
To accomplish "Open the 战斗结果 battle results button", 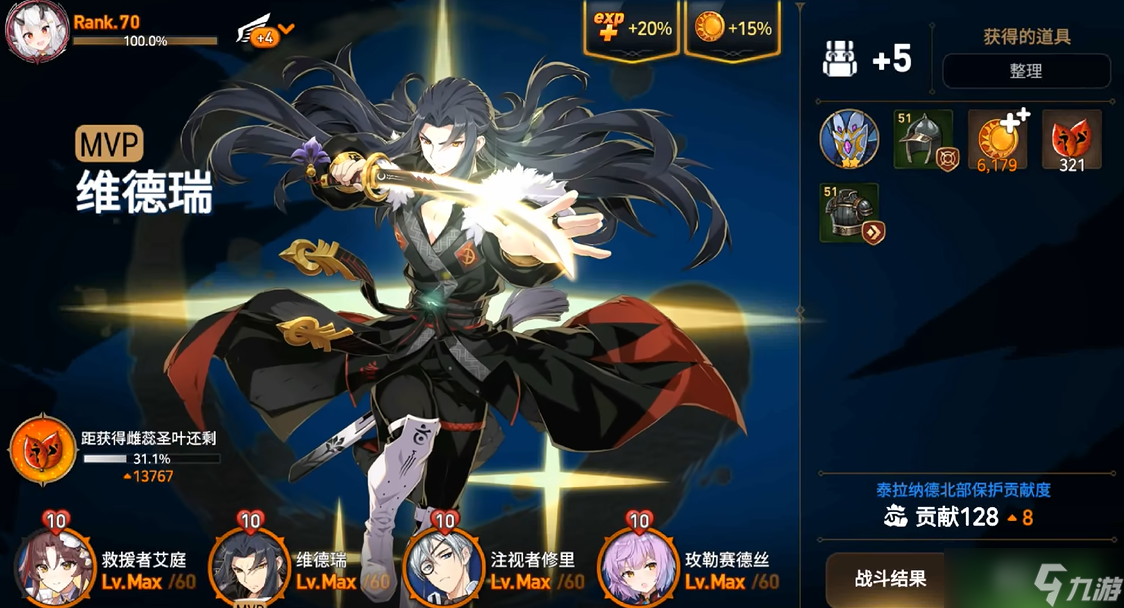I will [x=890, y=578].
